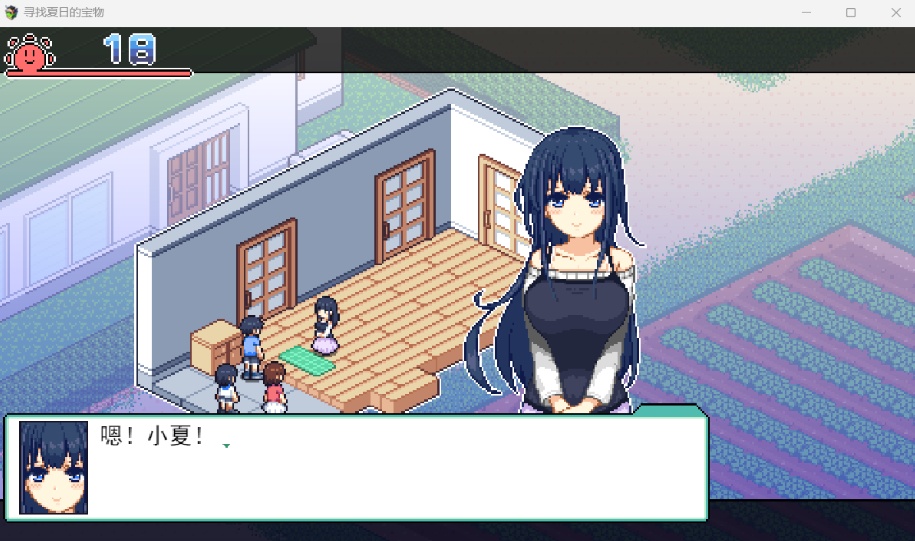This screenshot has height=541, width=915.
Task: Close the game window
Action: coord(895,13)
